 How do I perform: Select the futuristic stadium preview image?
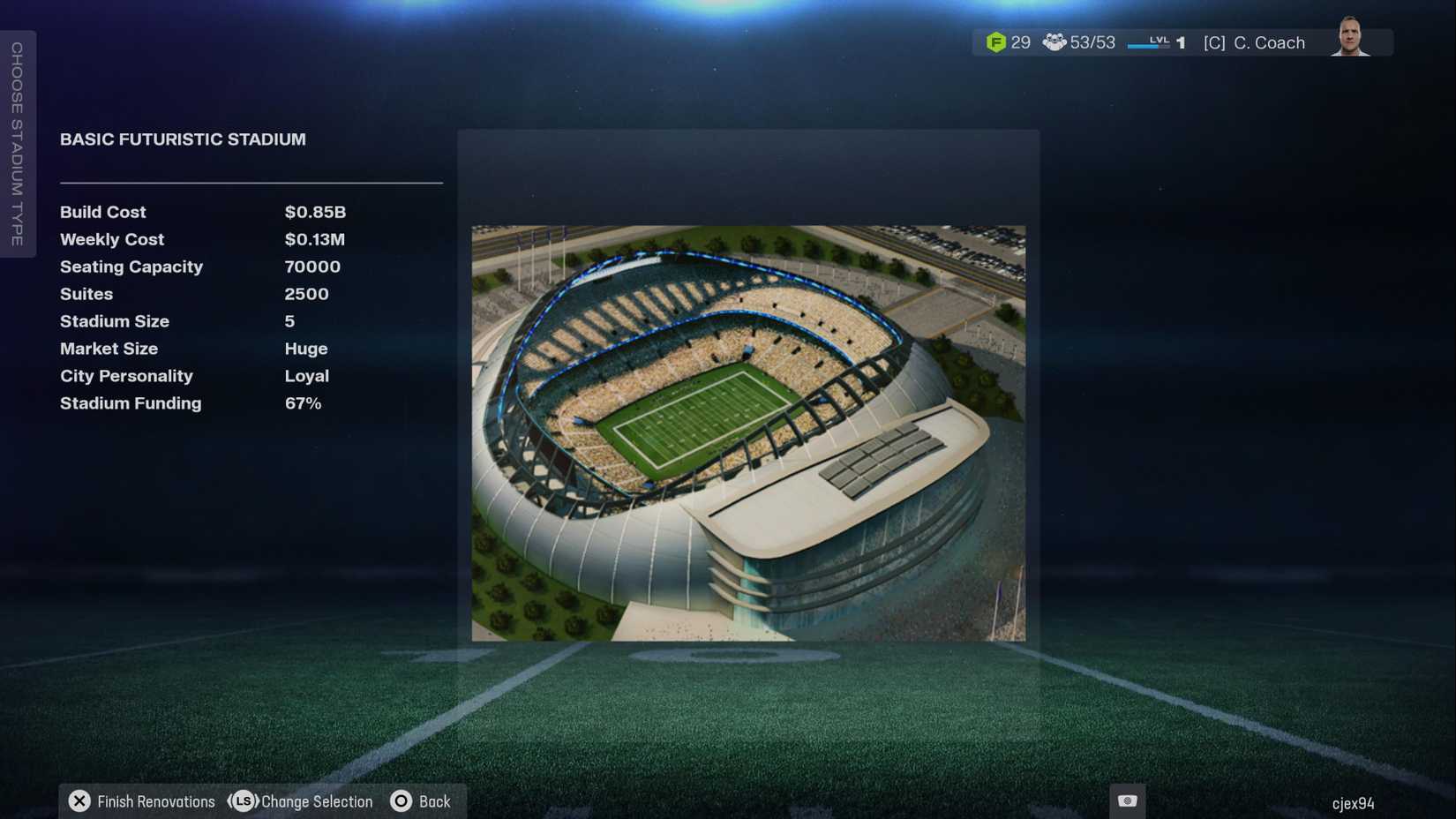pyautogui.click(x=748, y=432)
